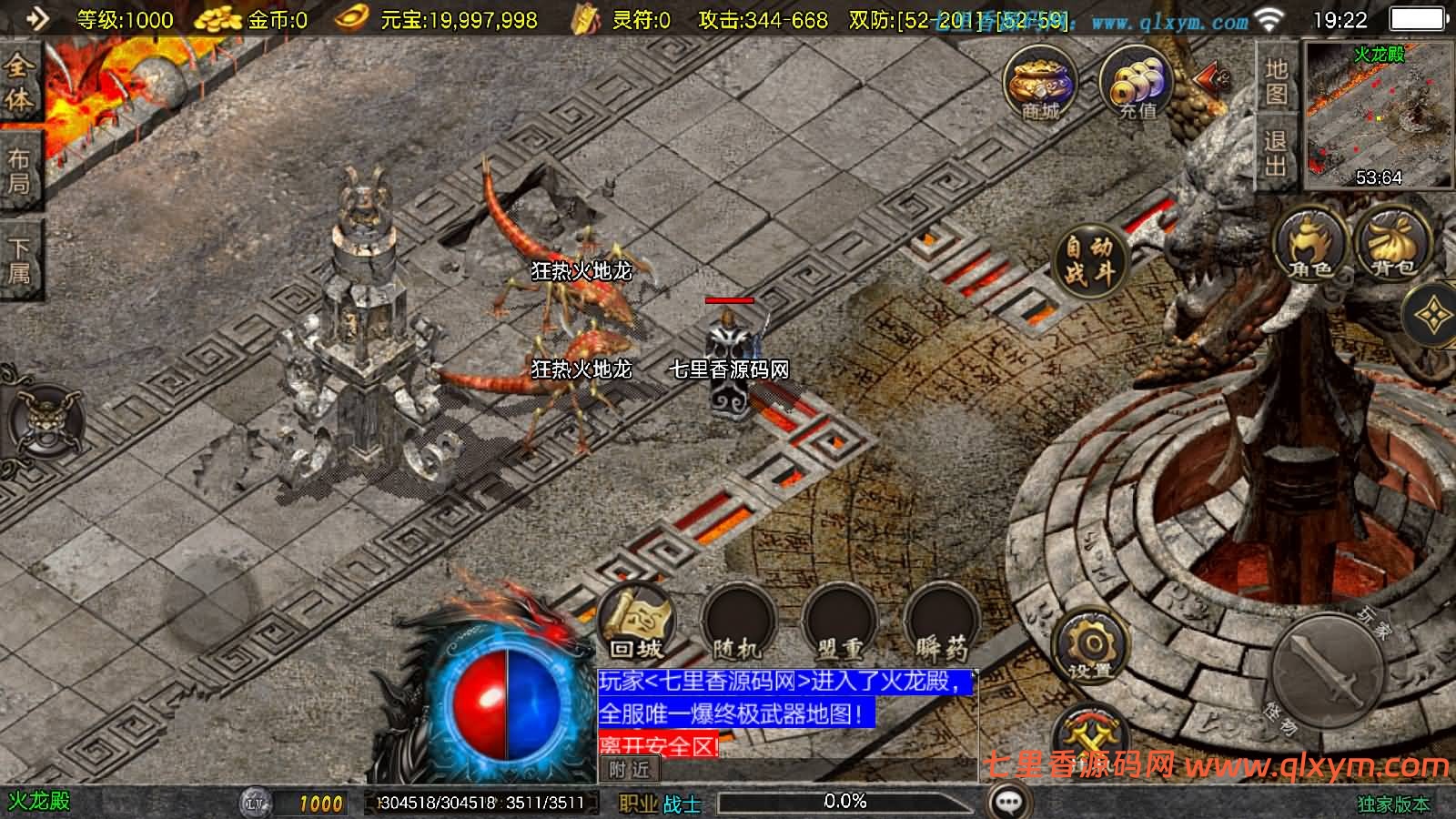Use the 瞬药 instant potion slot
This screenshot has width=1456, height=819.
(x=940, y=622)
